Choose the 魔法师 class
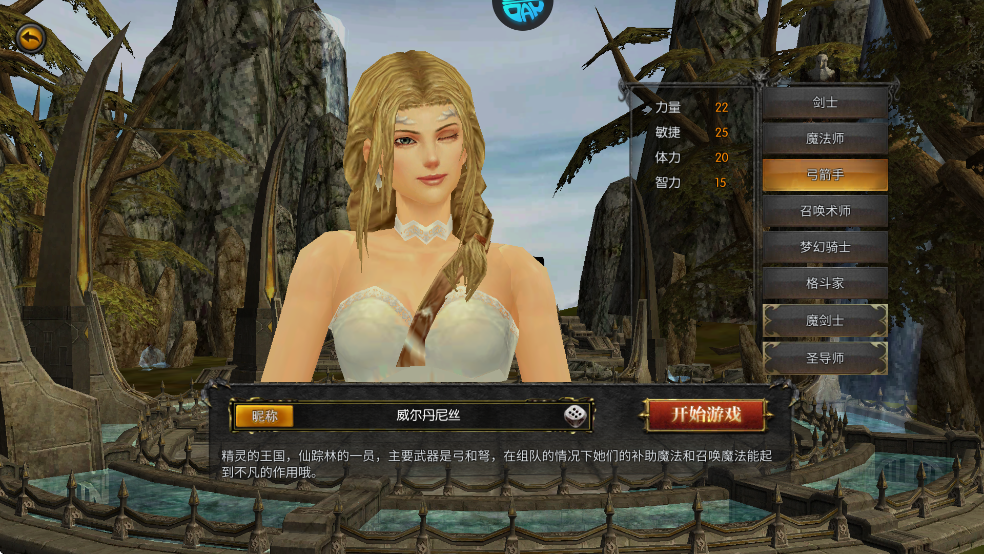 [x=825, y=139]
